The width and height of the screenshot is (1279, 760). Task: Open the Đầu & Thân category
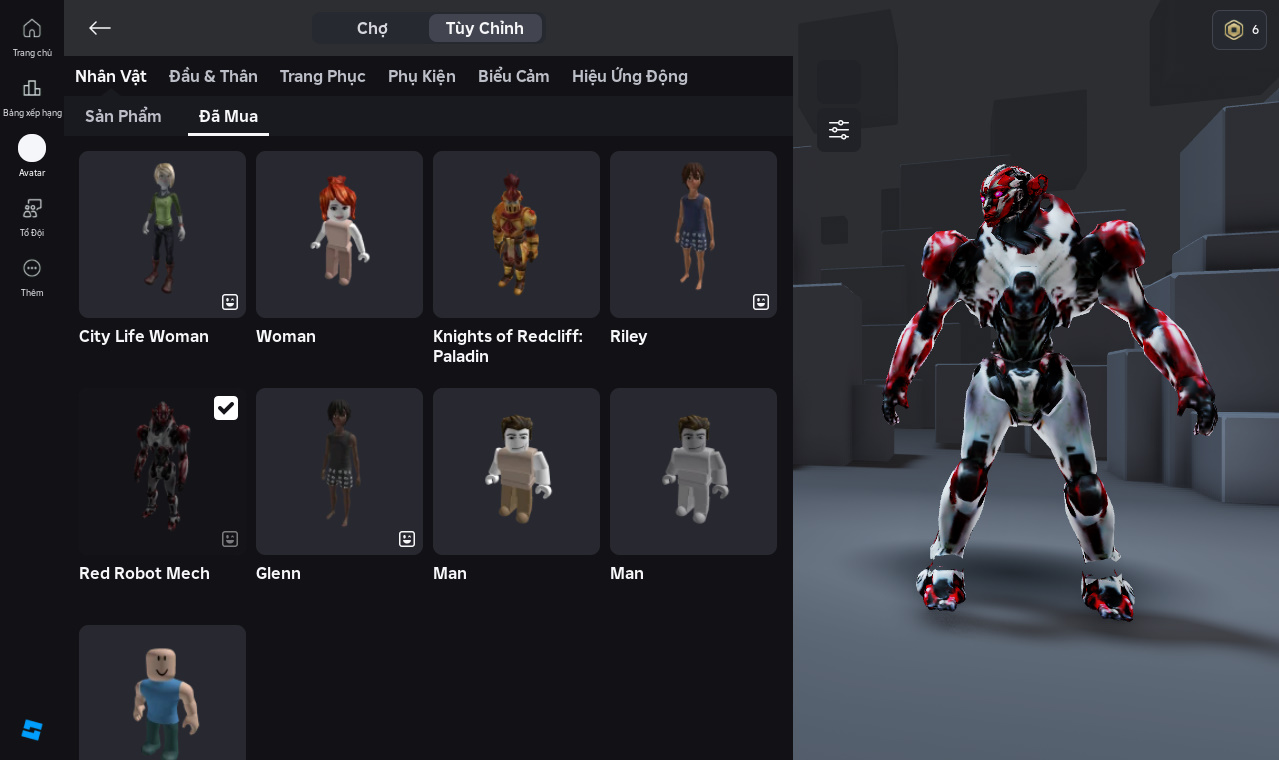pyautogui.click(x=213, y=76)
